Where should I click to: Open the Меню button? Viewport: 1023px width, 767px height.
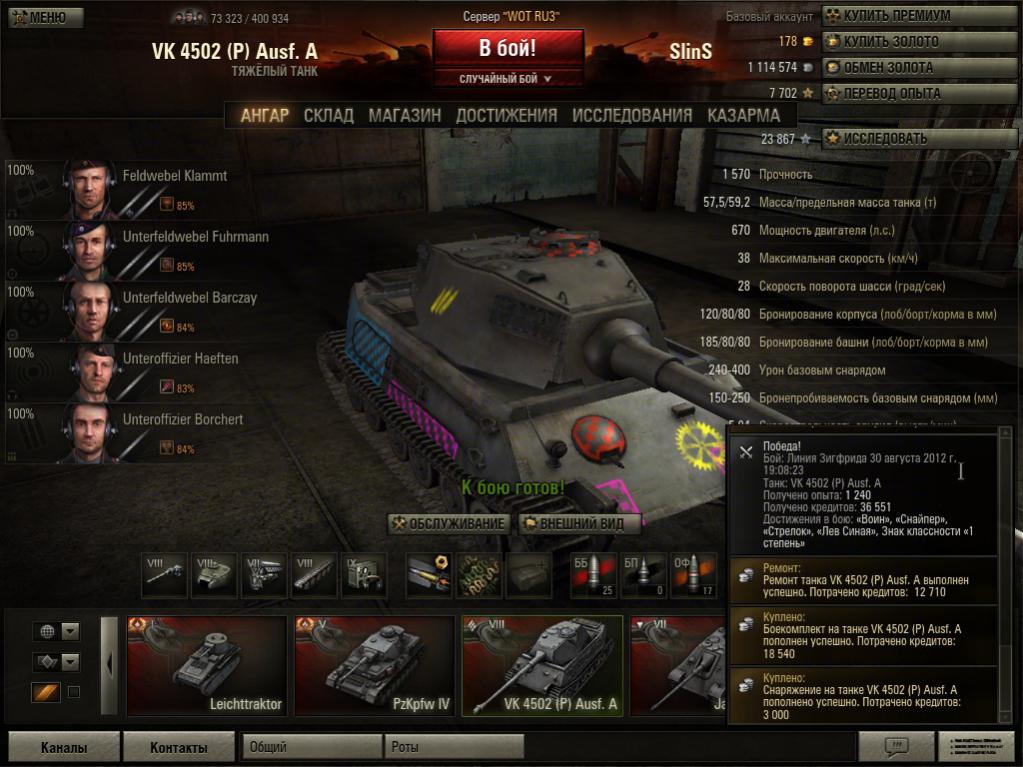click(39, 17)
